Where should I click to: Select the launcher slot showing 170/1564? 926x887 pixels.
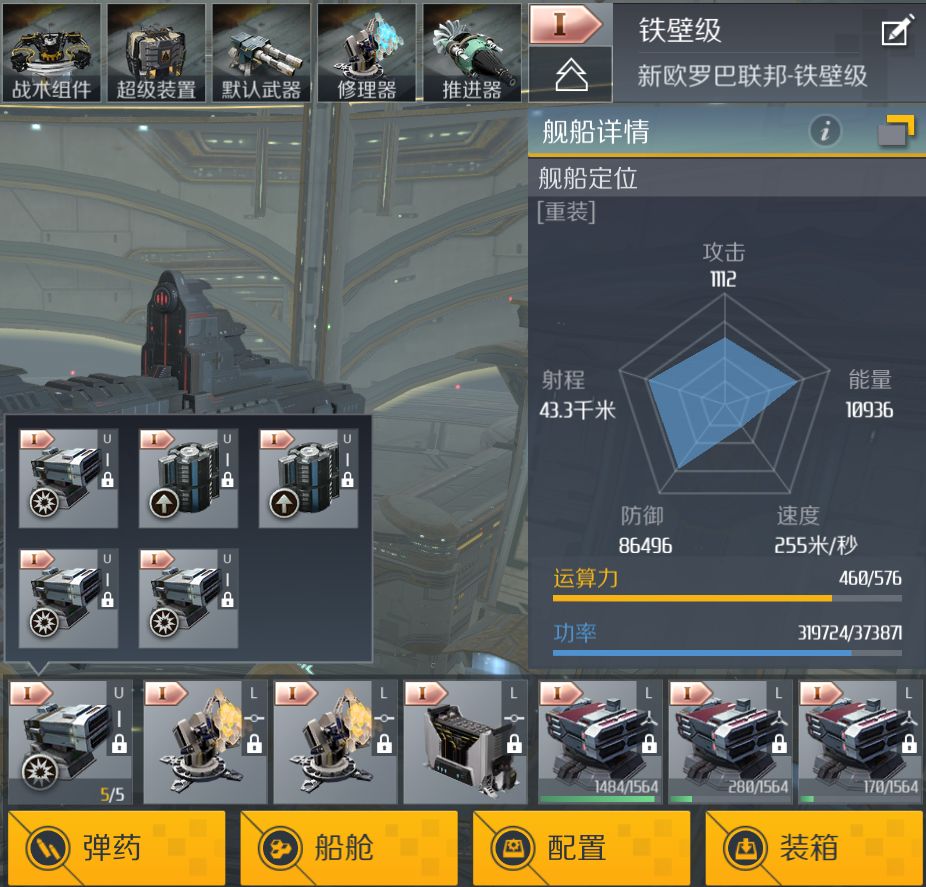860,741
